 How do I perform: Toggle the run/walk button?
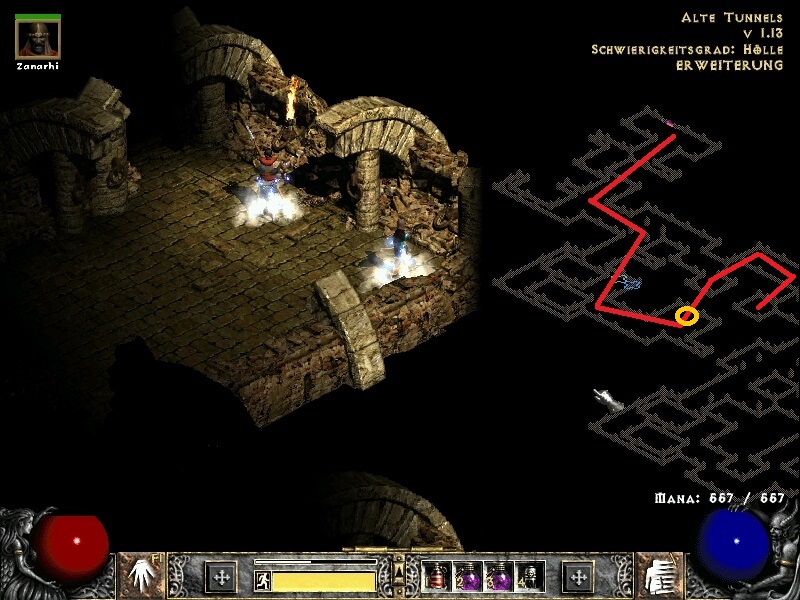(x=263, y=580)
